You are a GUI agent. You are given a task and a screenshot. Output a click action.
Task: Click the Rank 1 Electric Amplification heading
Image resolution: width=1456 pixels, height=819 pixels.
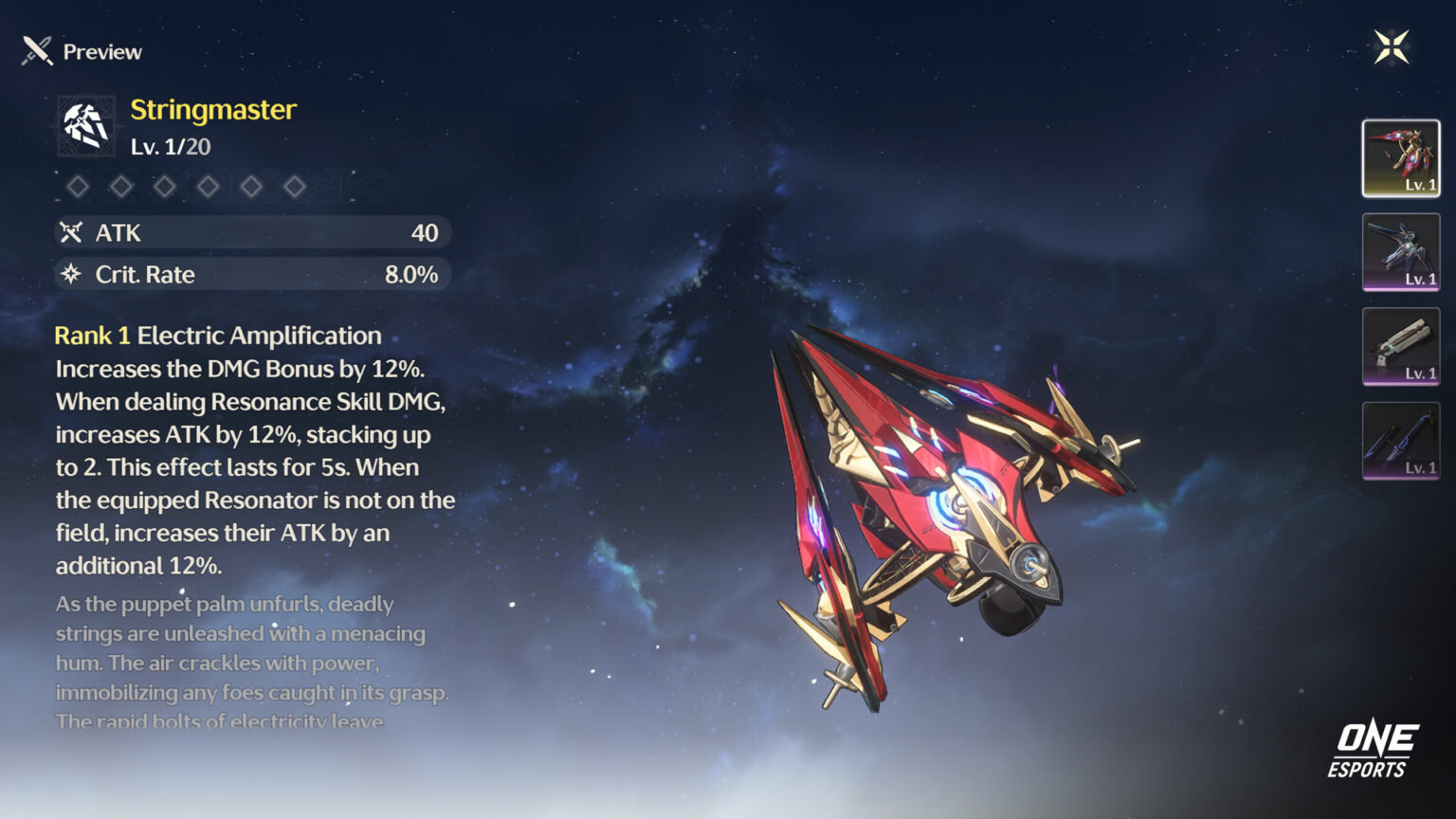pyautogui.click(x=218, y=335)
